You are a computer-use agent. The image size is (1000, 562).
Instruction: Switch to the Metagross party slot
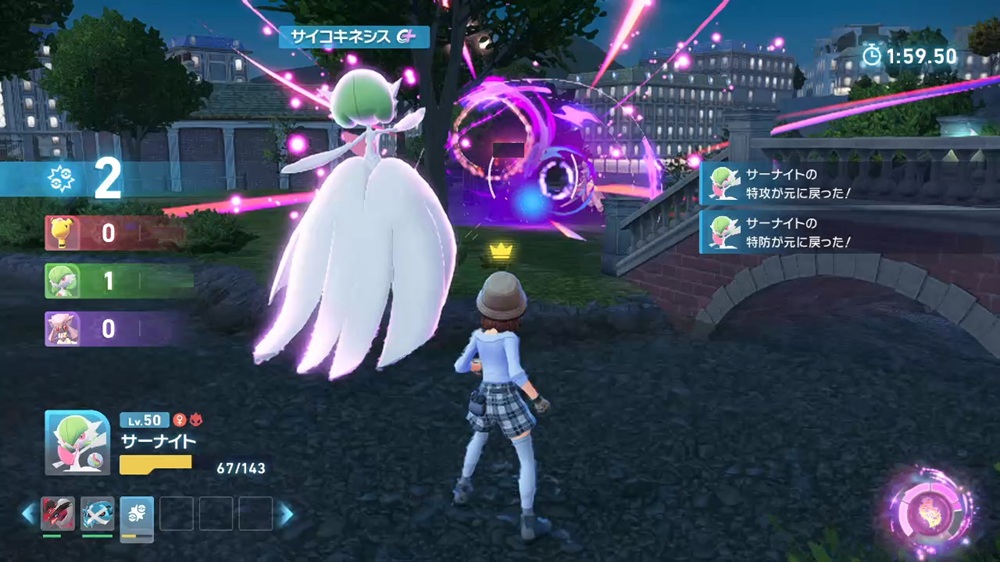[x=97, y=513]
